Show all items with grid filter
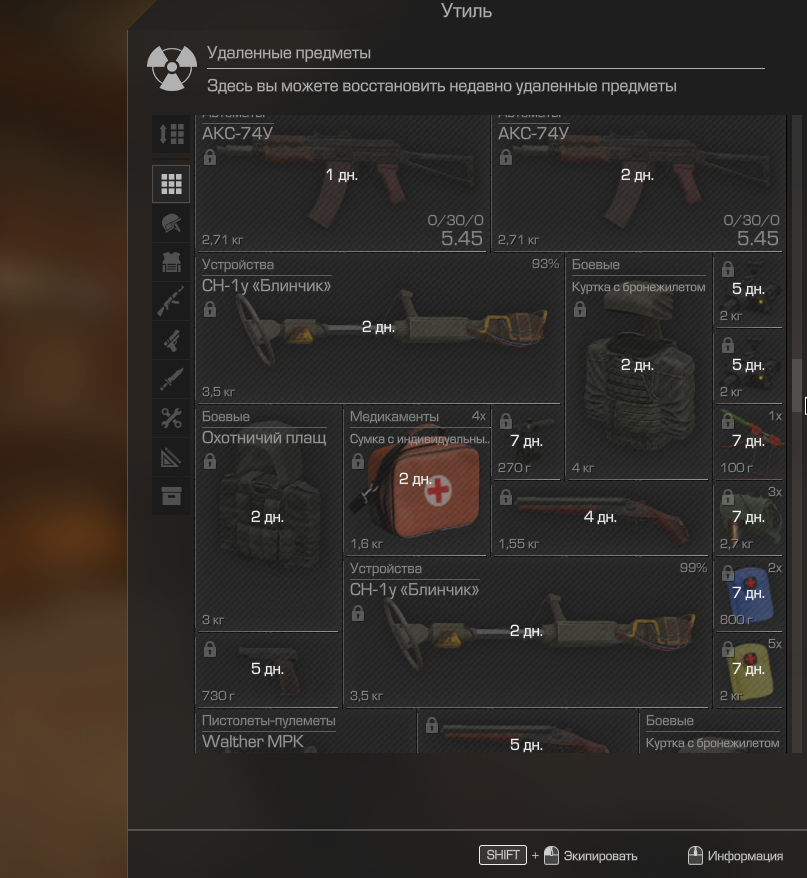This screenshot has height=878, width=807. click(x=171, y=184)
